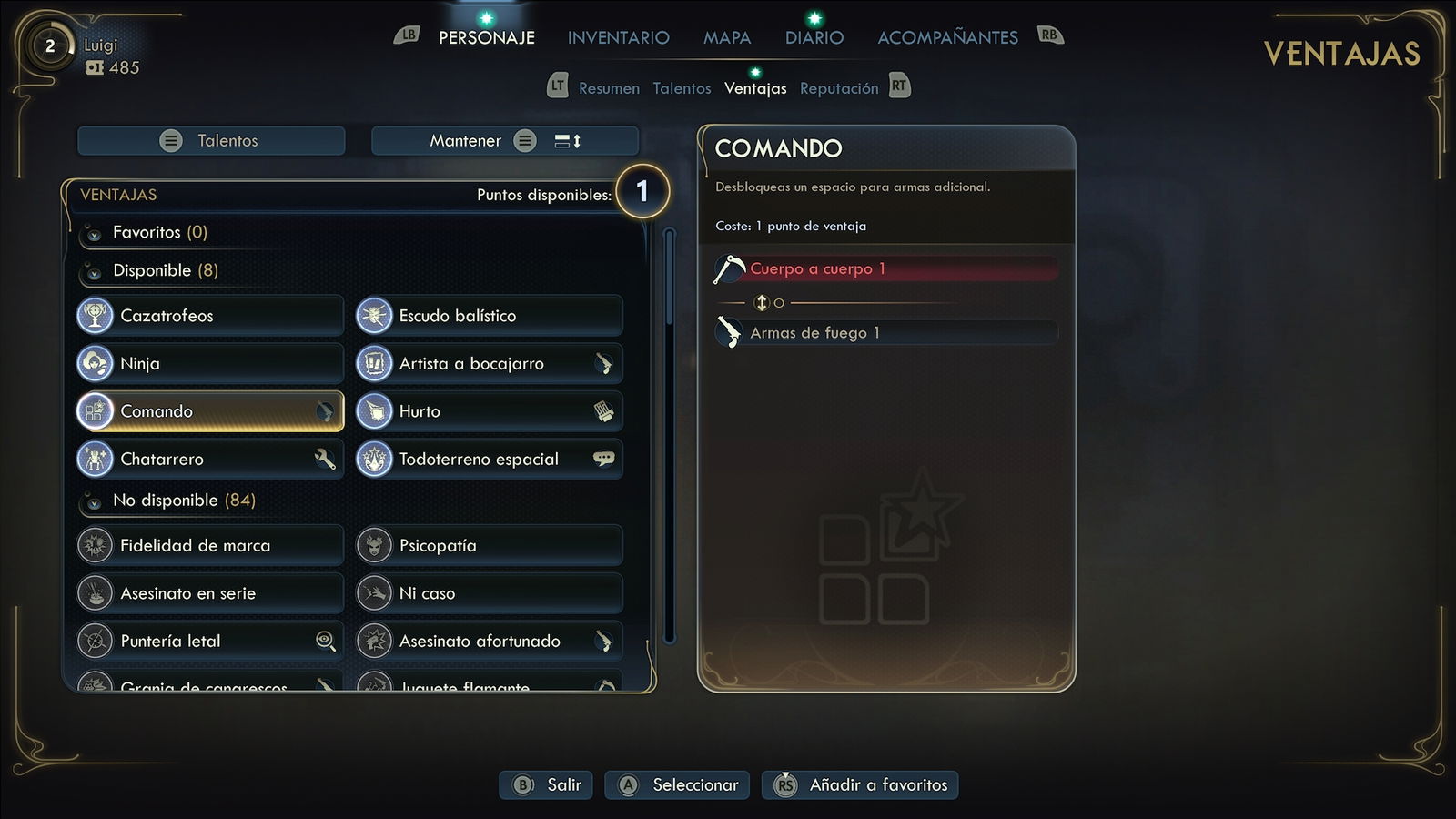The height and width of the screenshot is (819, 1456).
Task: Go to the Diario tab
Action: pos(814,37)
